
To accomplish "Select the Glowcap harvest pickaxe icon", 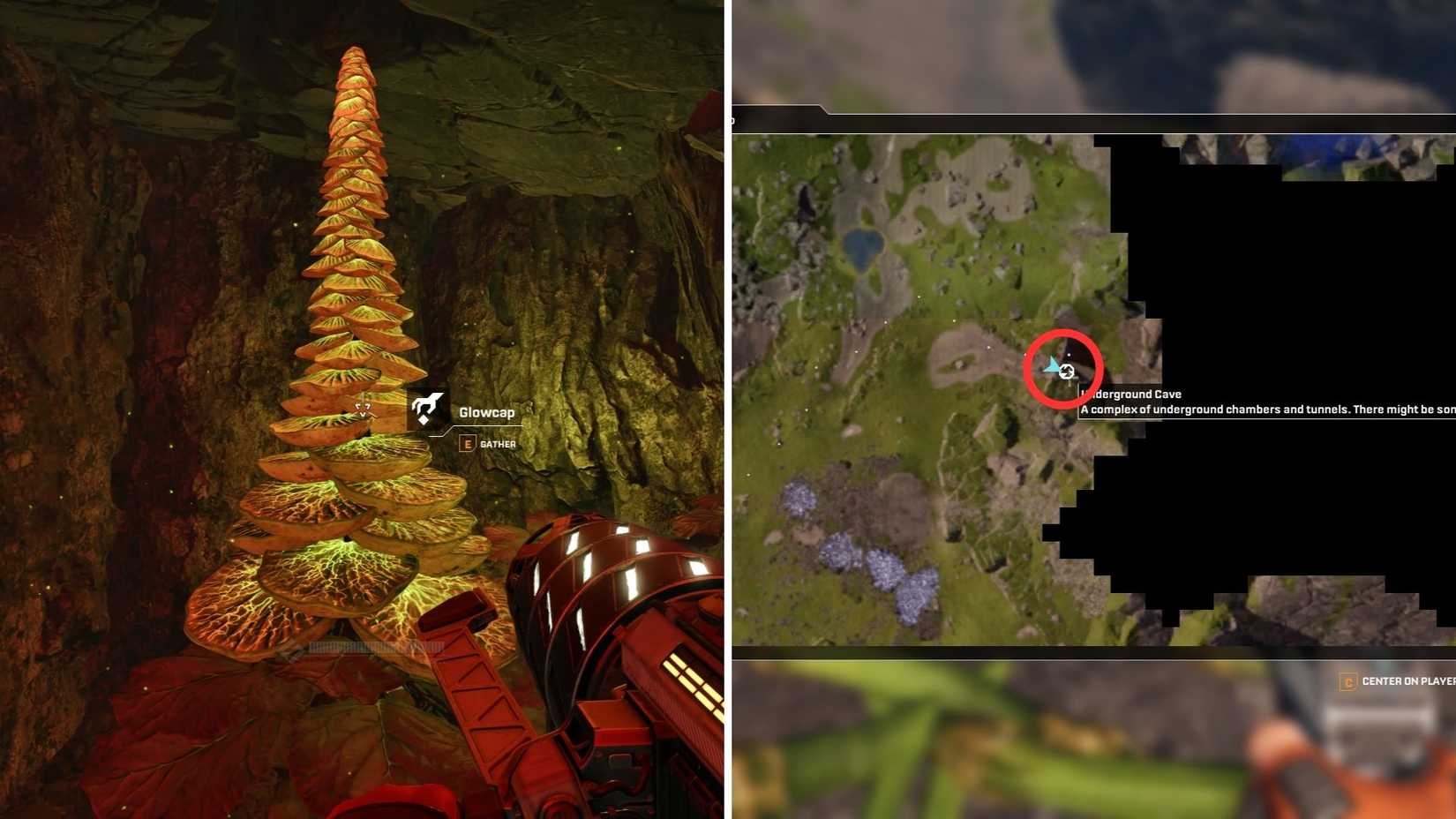I will coord(429,403).
